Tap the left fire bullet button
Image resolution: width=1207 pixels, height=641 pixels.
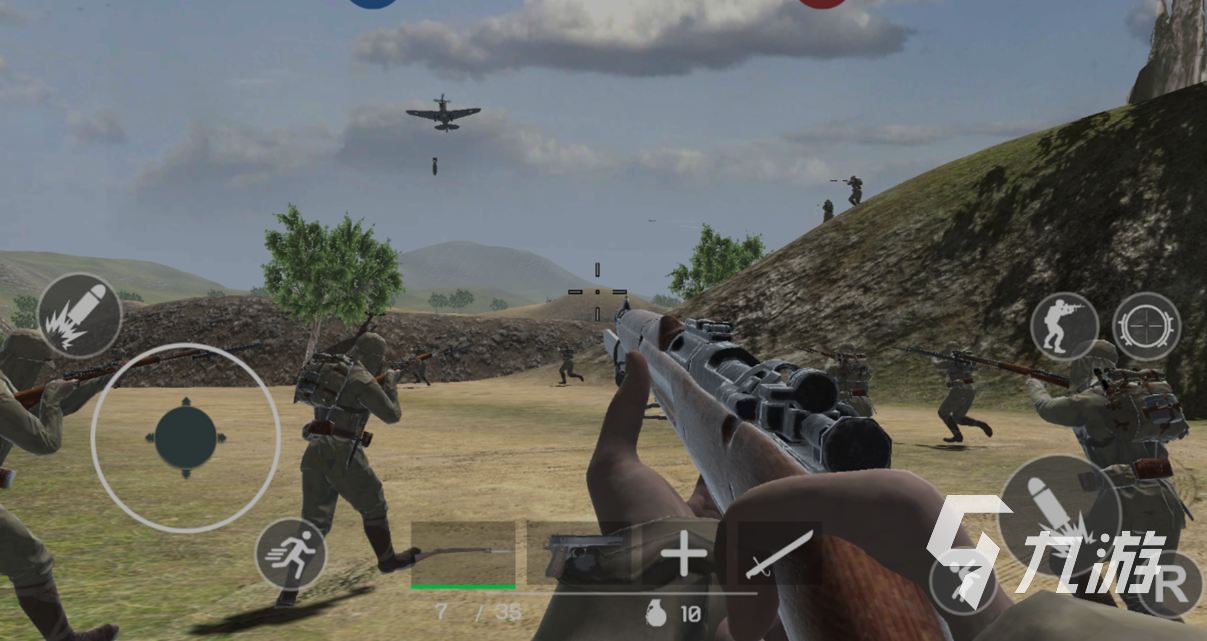click(80, 316)
